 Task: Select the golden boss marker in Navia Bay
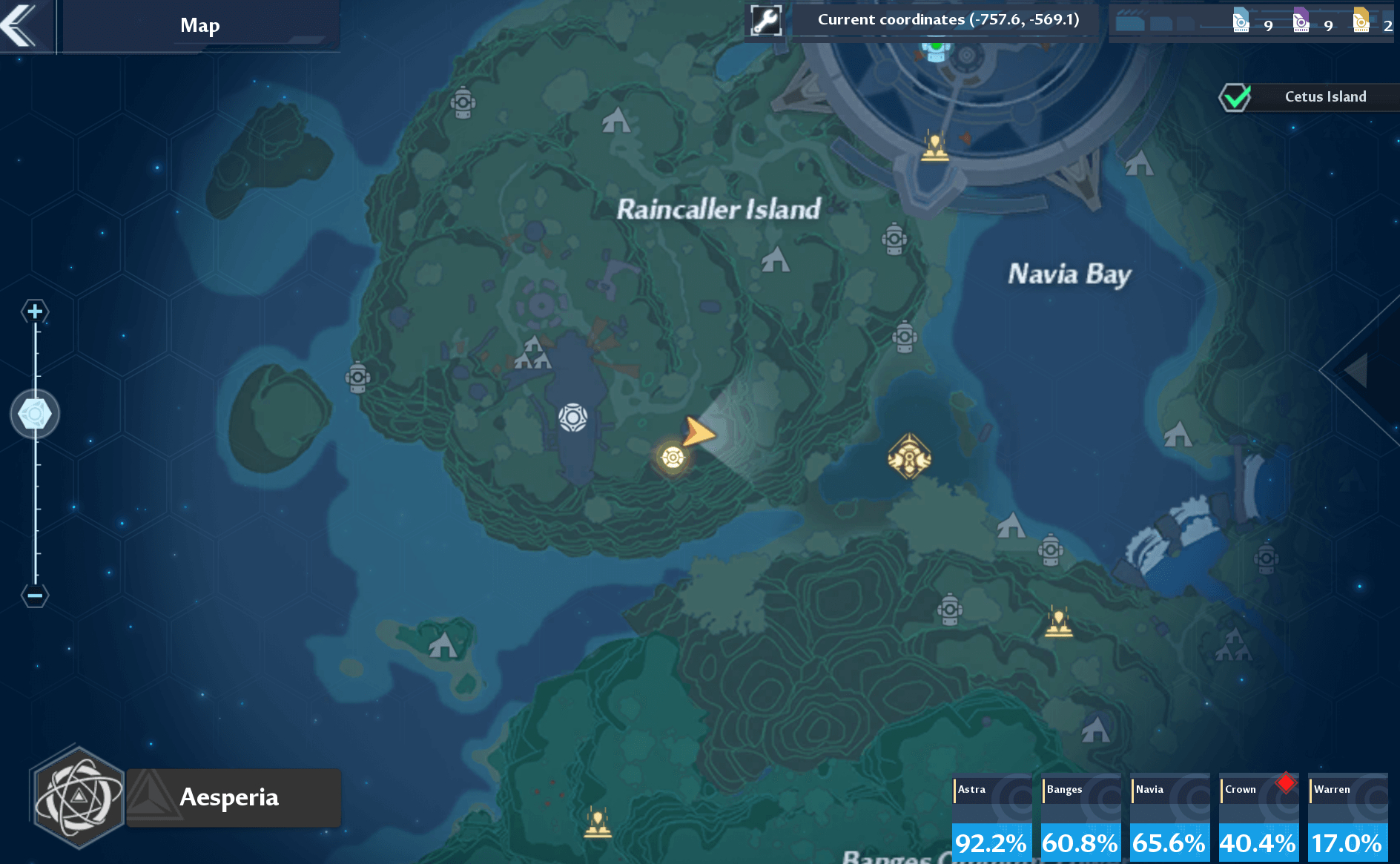click(x=909, y=457)
